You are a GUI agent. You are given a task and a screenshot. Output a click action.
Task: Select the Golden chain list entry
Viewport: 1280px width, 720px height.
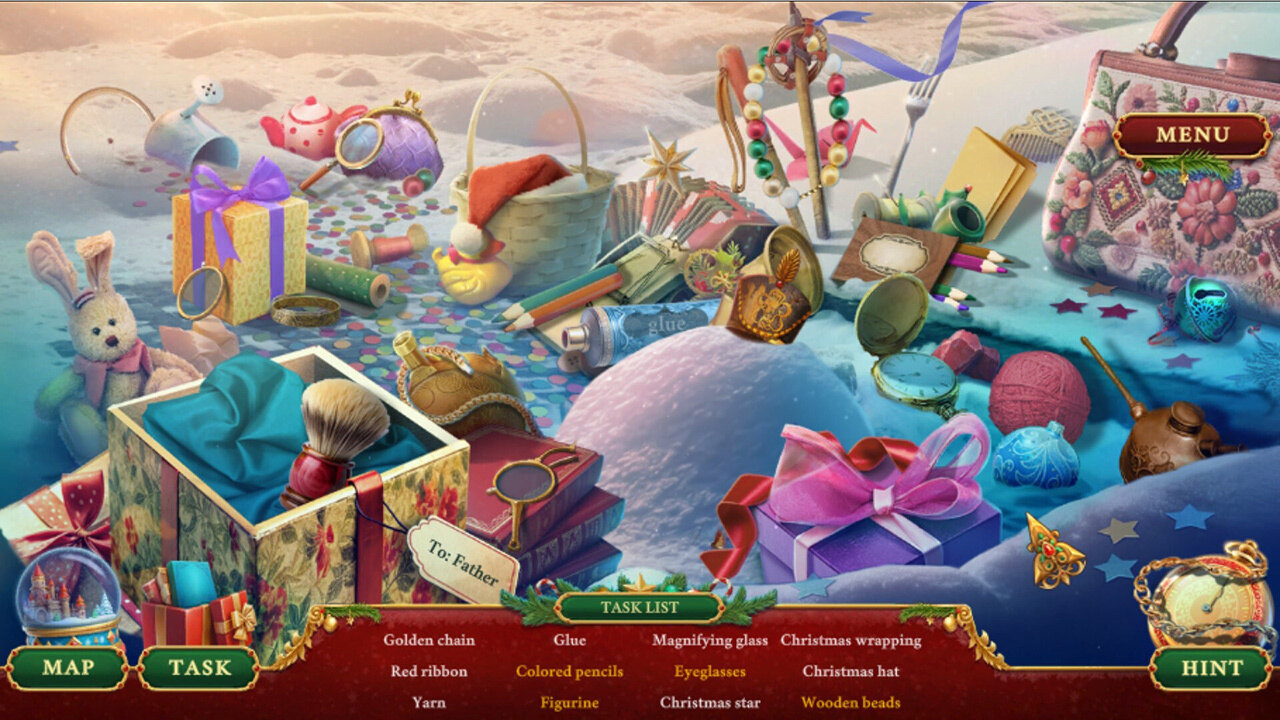point(429,640)
